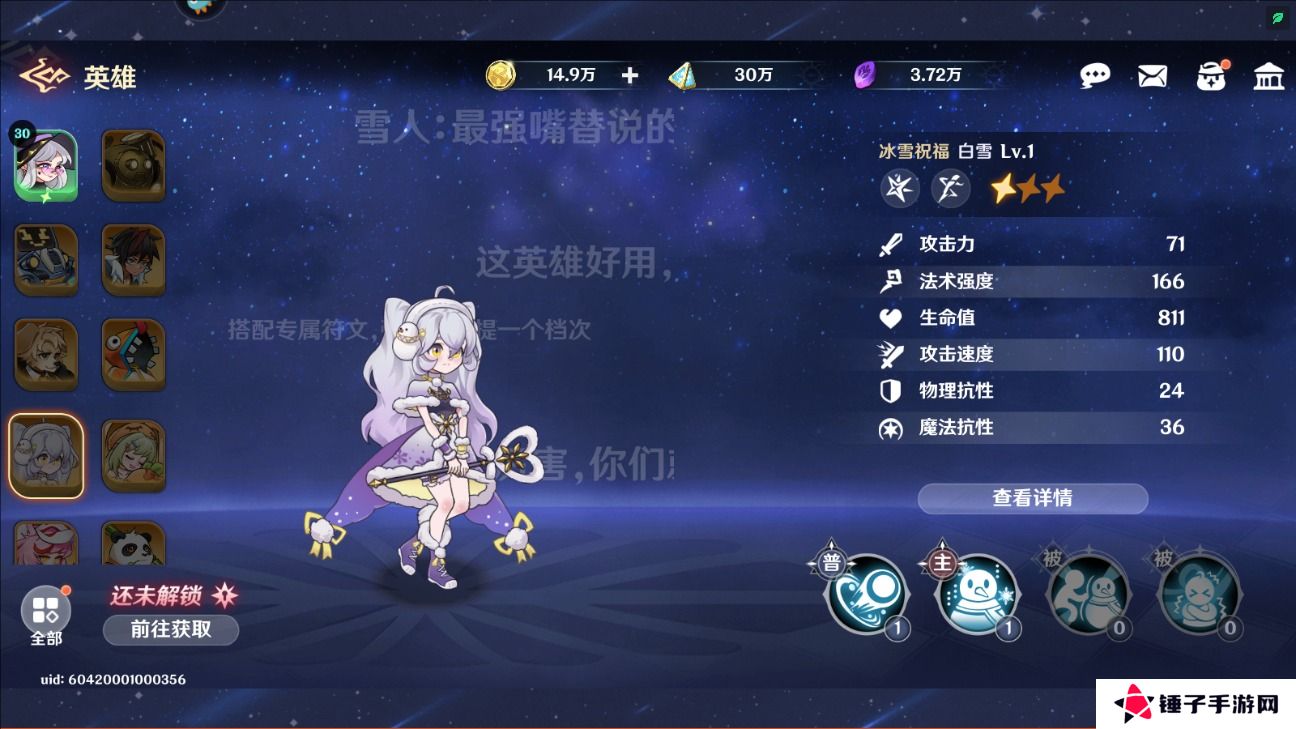View the first passive skill snowman icon
The width and height of the screenshot is (1296, 729).
pos(1089,595)
